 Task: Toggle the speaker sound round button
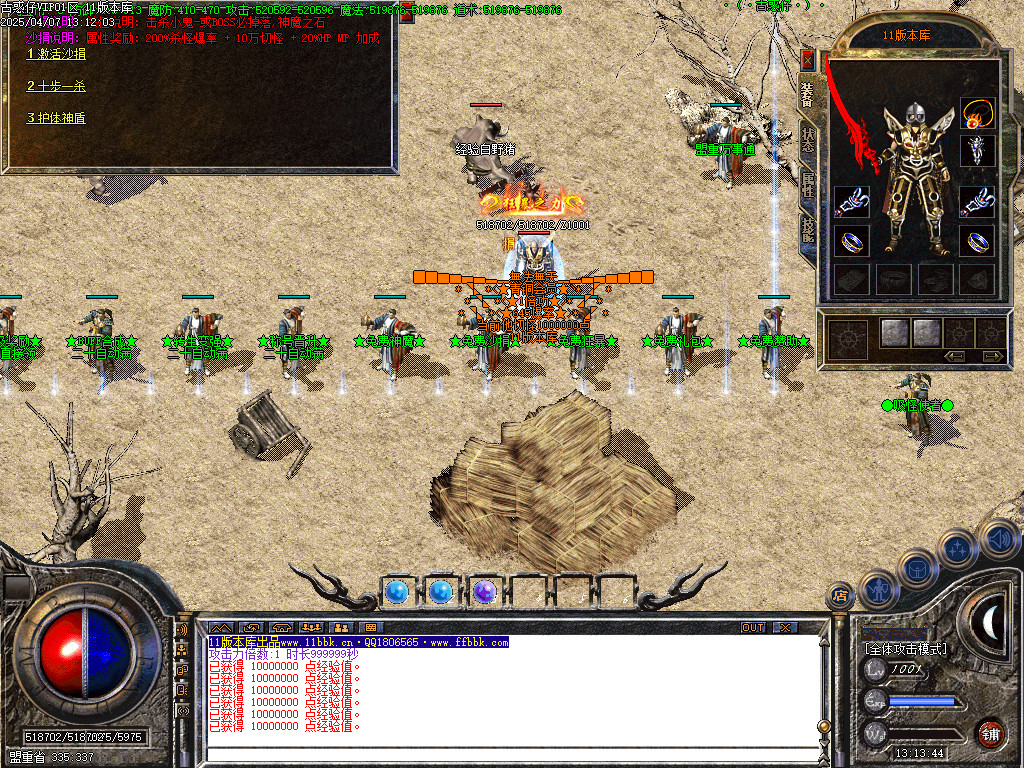pos(999,539)
